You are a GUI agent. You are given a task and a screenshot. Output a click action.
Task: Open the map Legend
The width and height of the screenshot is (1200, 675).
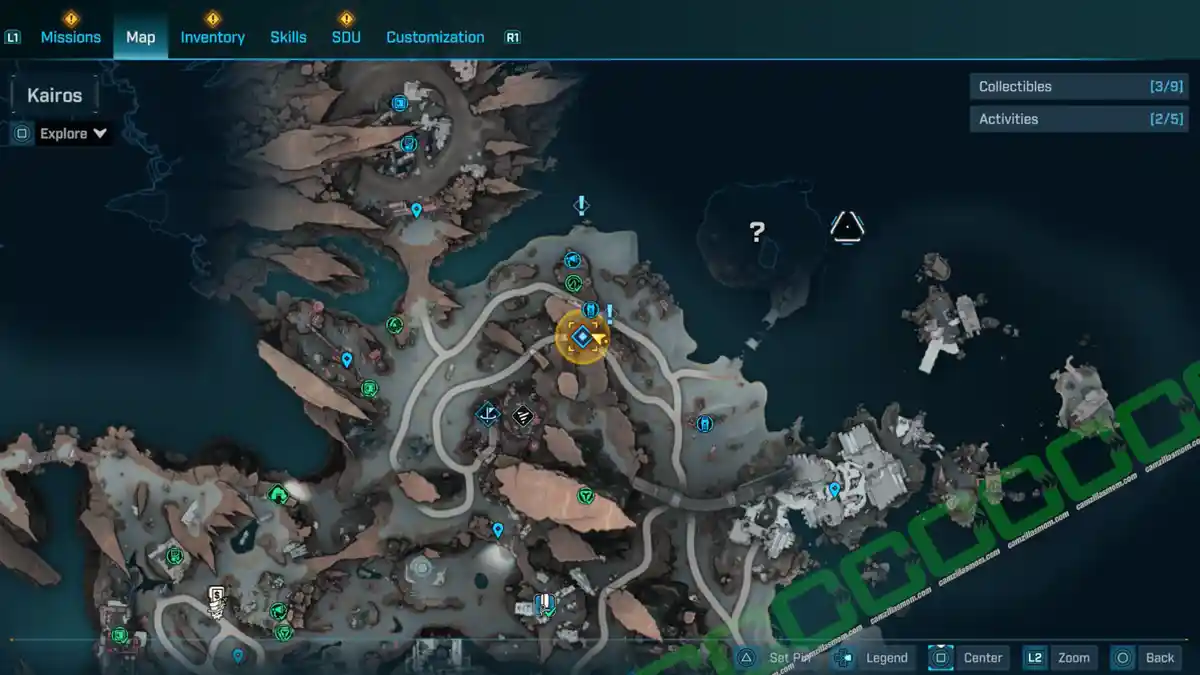tap(885, 657)
